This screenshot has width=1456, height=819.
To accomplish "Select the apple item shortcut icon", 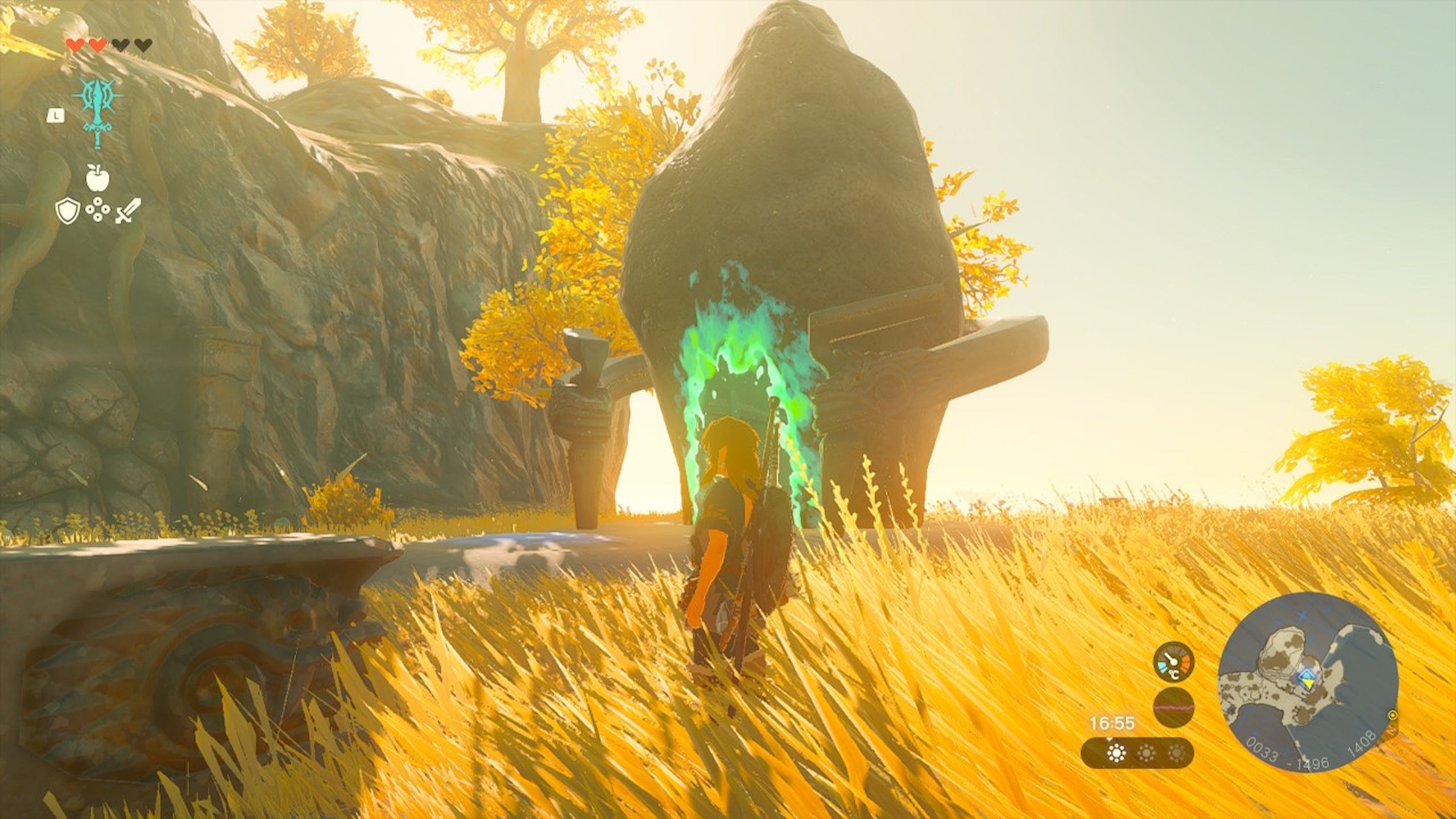I will (x=95, y=178).
